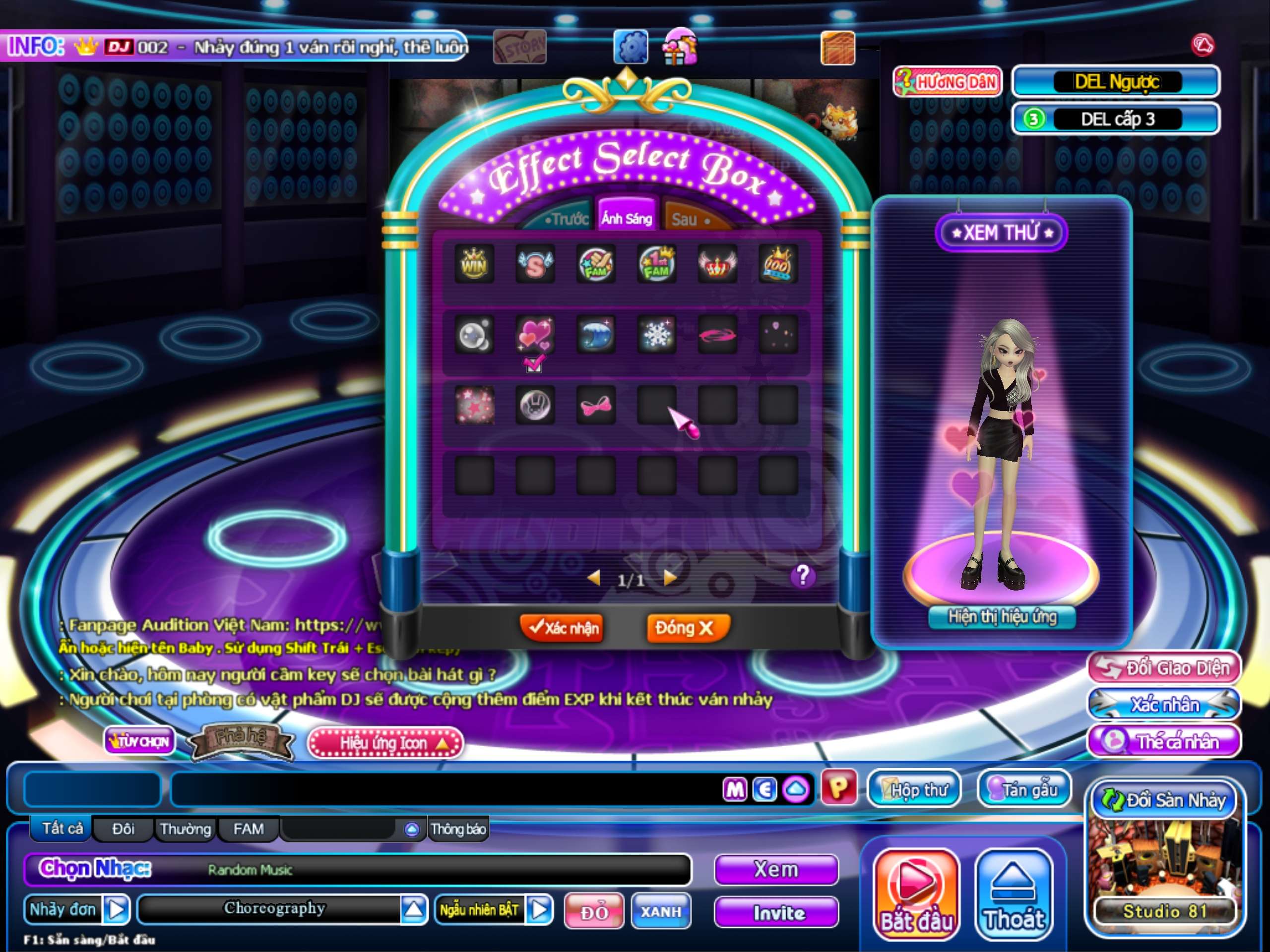The image size is (1270, 952).
Task: Exit the room with Thoát
Action: pos(1014,894)
